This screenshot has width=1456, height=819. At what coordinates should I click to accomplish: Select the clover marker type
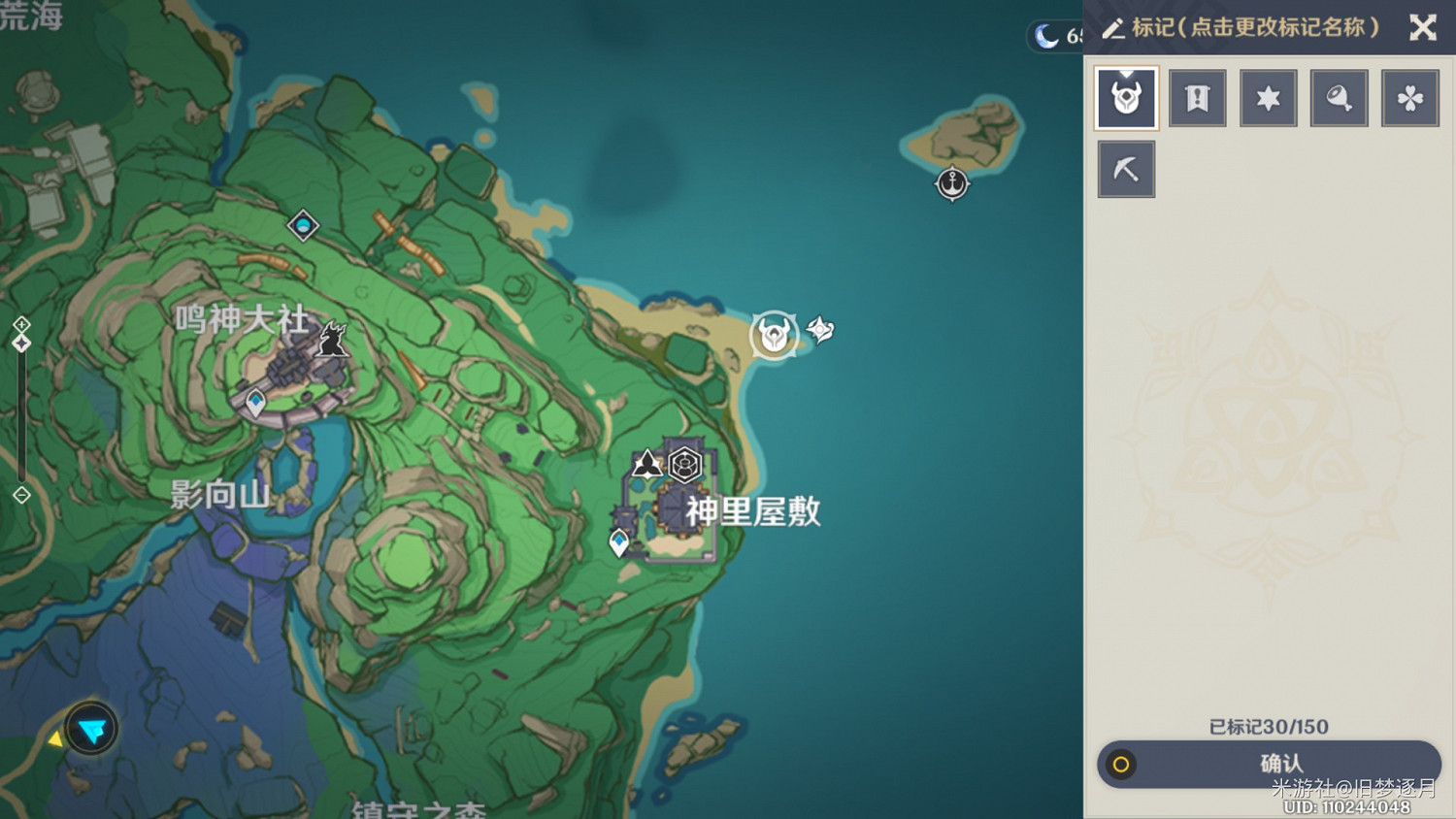pyautogui.click(x=1409, y=97)
